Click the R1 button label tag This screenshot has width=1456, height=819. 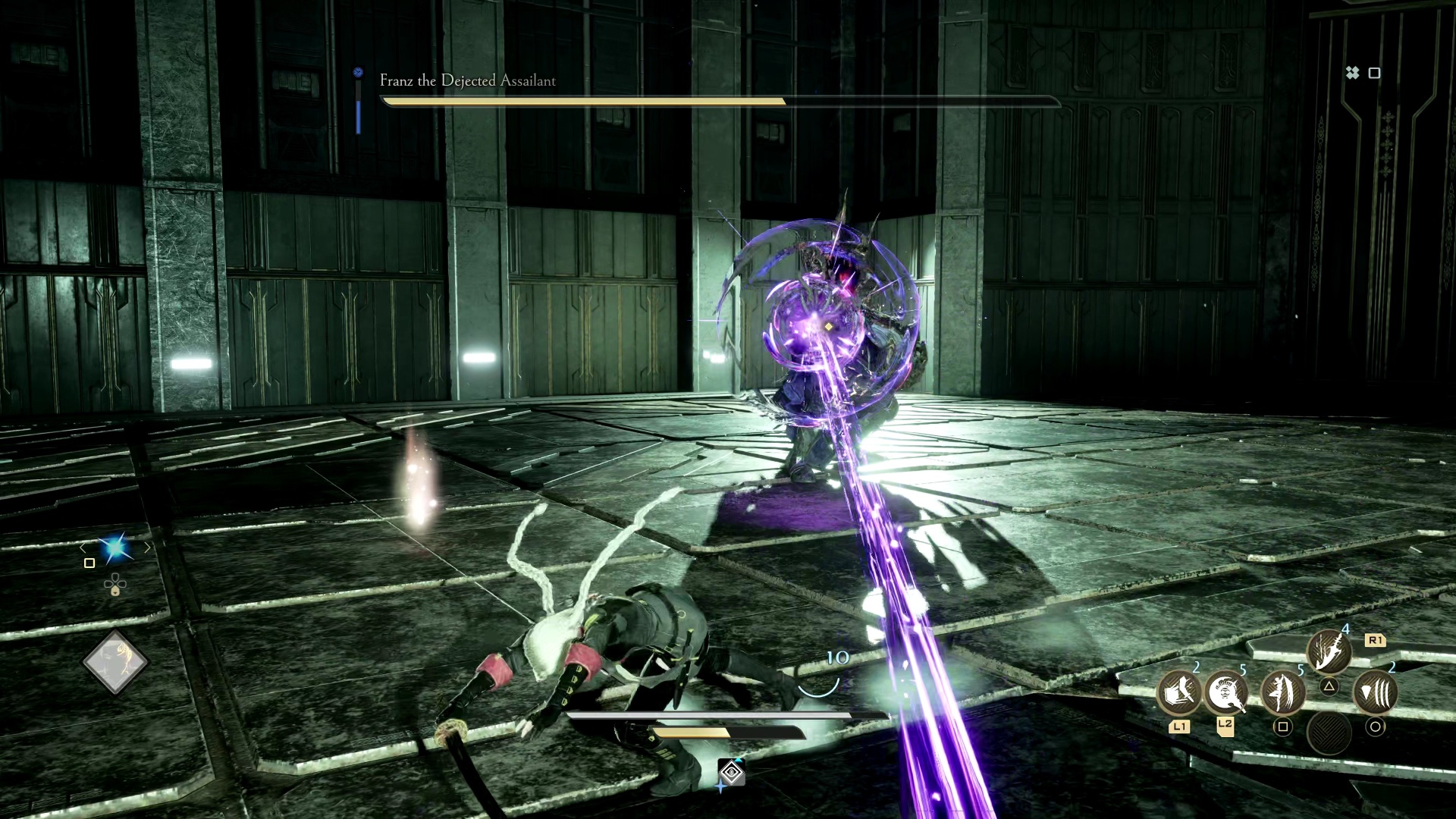pos(1375,640)
